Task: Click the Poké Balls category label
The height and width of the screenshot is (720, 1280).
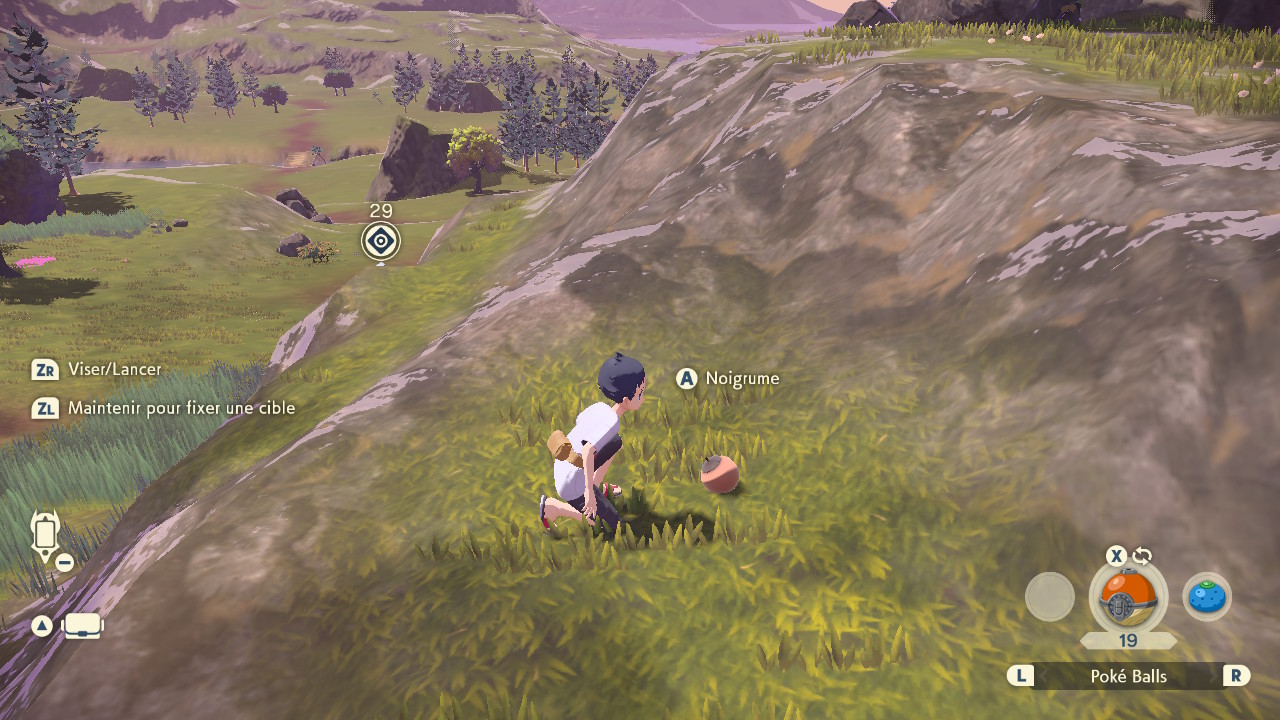Action: (1128, 676)
